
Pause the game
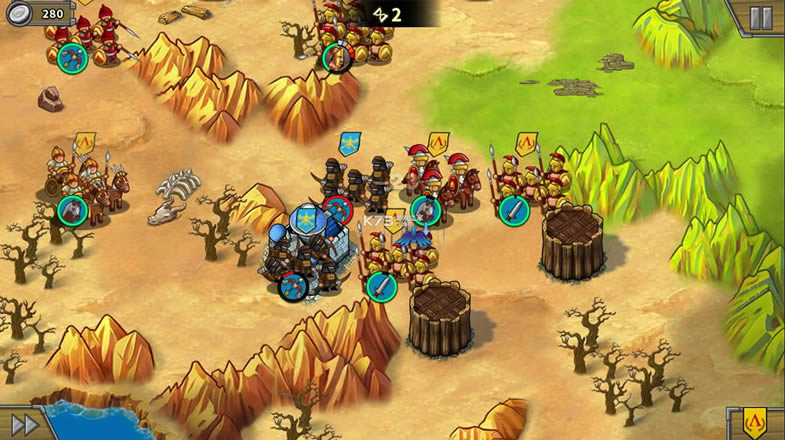coord(761,17)
